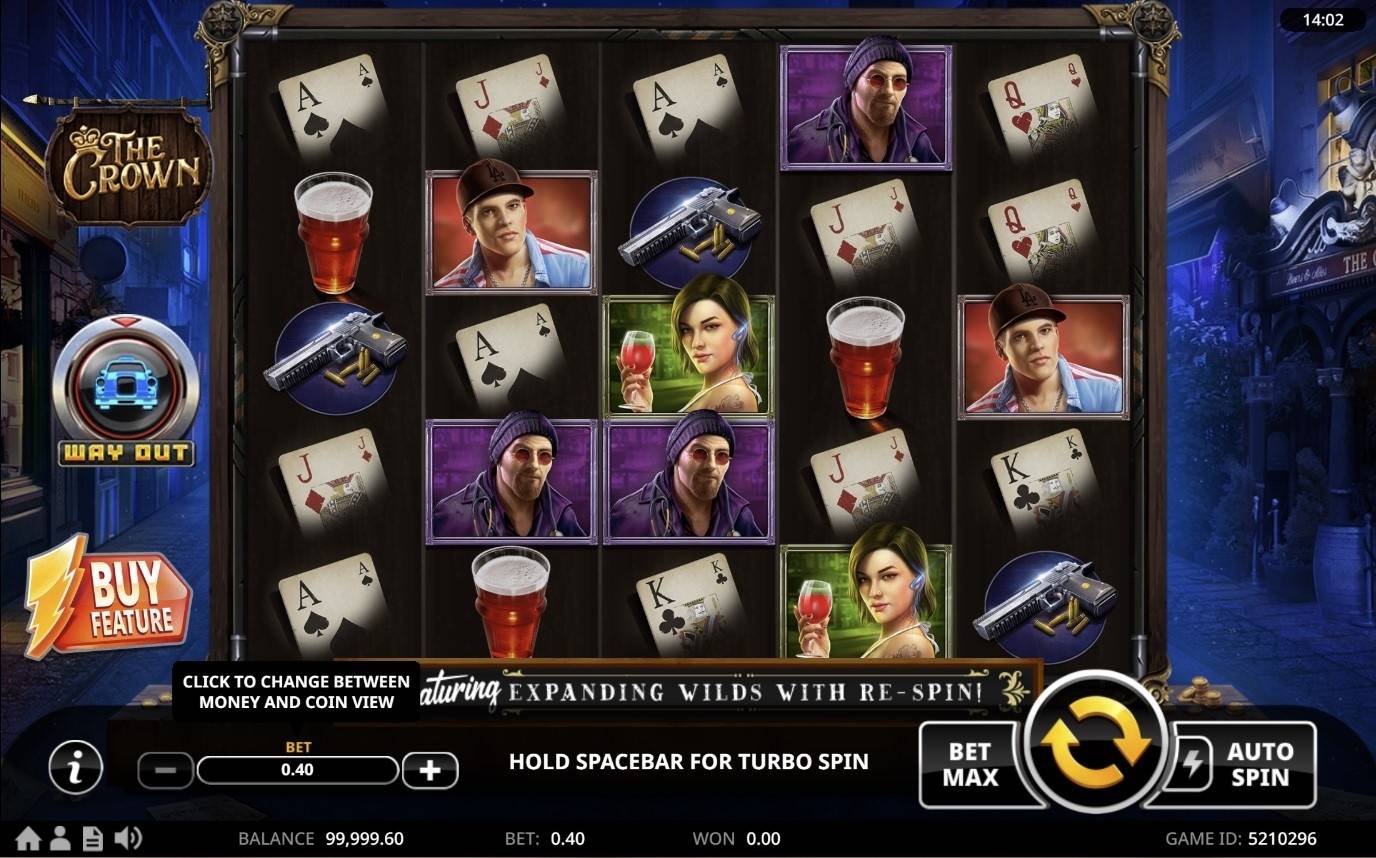1376x858 pixels.
Task: Click the Way Out taxi button
Action: tap(125, 390)
